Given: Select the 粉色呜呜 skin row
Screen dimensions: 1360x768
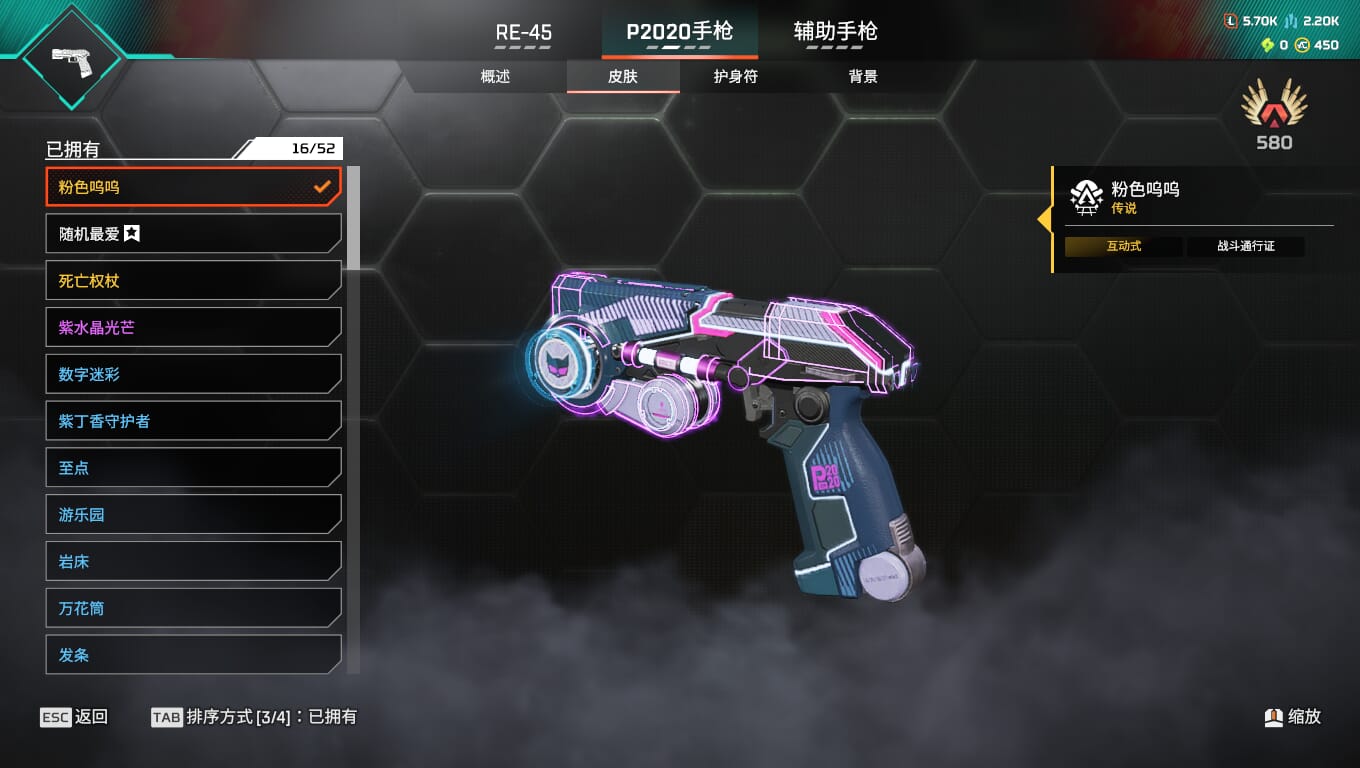Looking at the screenshot, I should (x=194, y=187).
